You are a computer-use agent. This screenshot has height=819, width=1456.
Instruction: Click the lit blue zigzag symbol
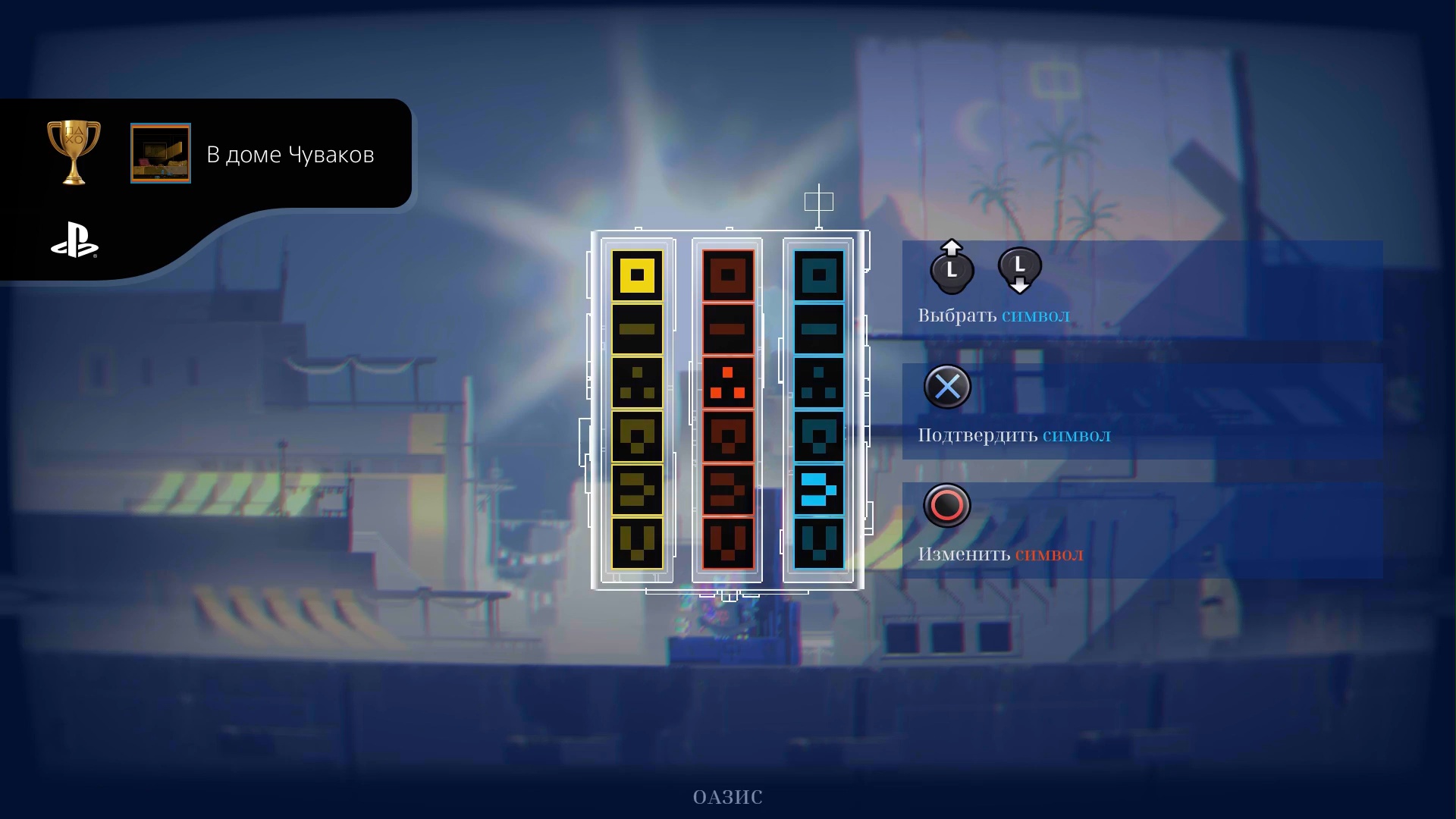[x=819, y=490]
